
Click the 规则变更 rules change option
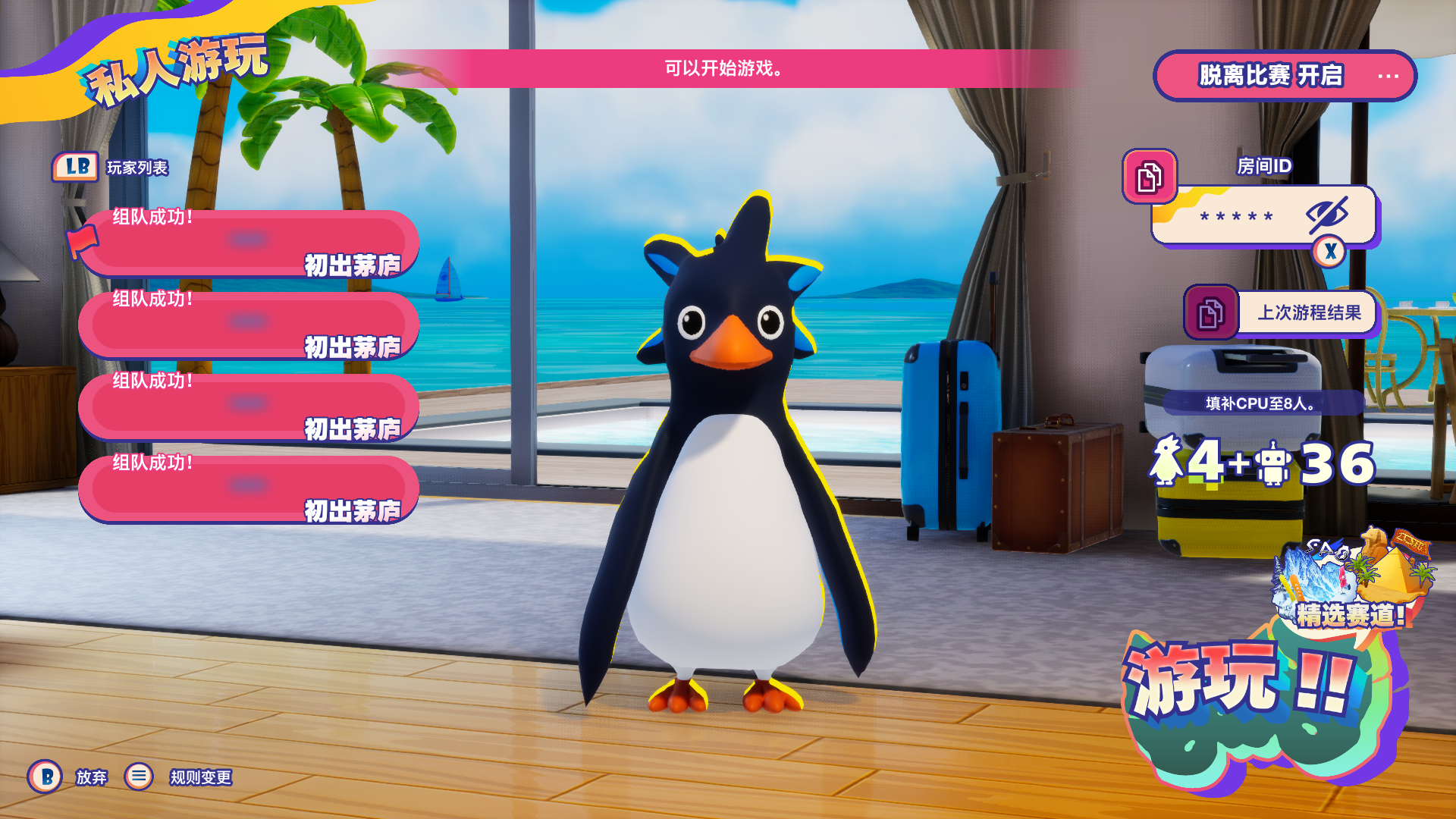200,777
